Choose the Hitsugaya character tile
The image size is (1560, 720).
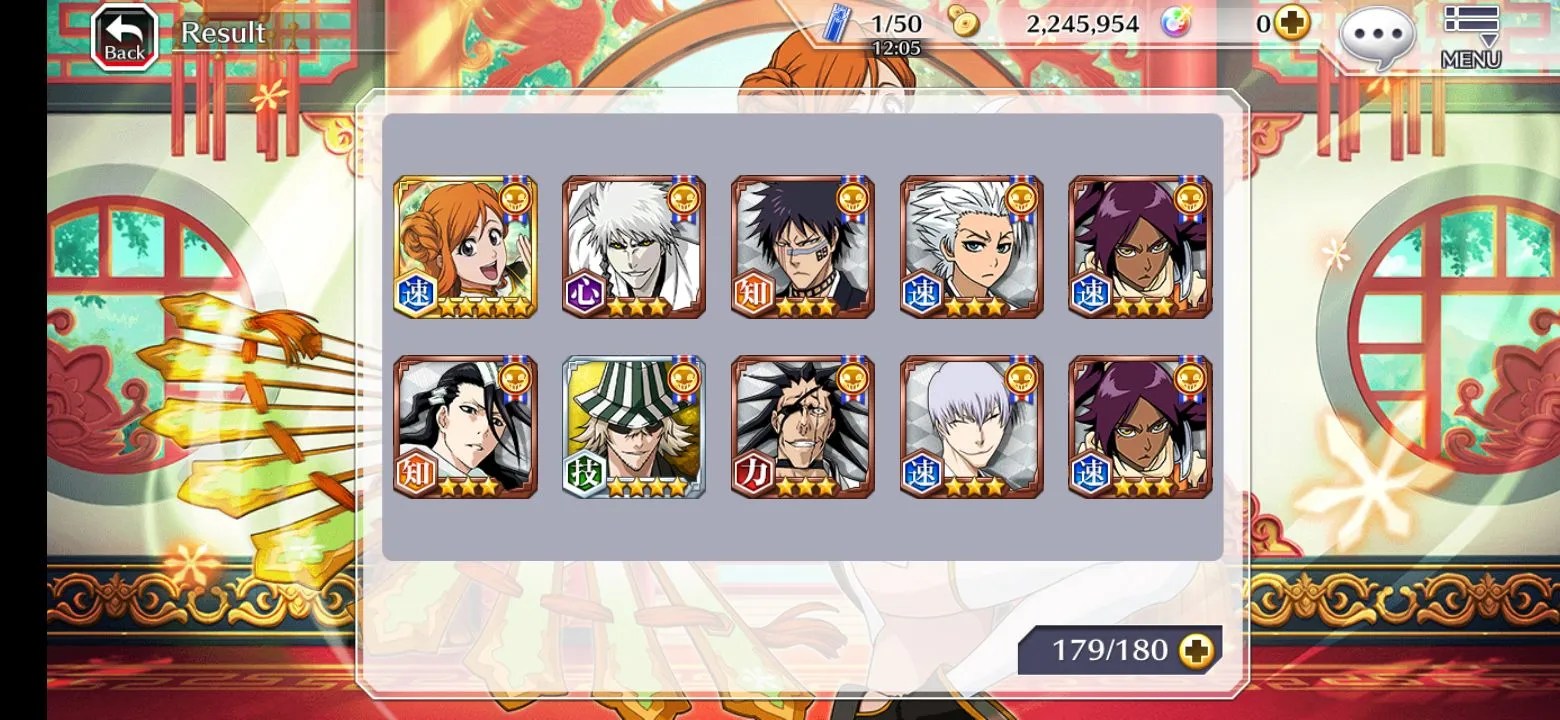pos(972,247)
